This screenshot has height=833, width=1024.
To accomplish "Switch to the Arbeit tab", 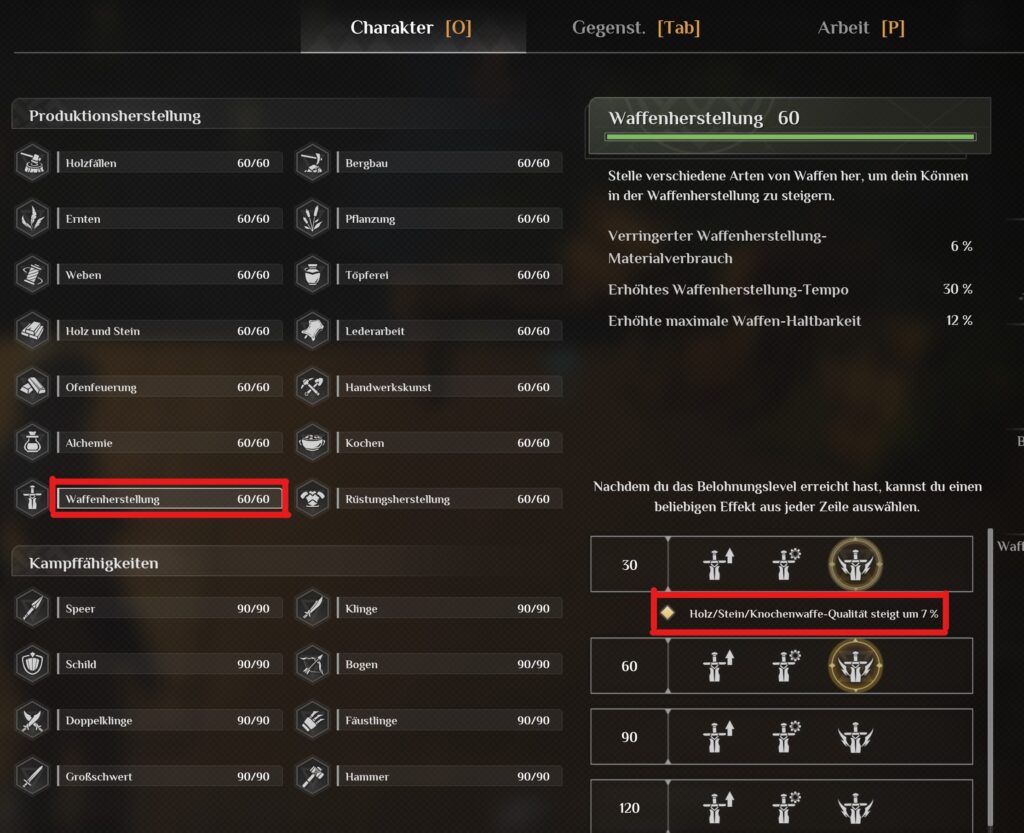I will pyautogui.click(x=860, y=28).
